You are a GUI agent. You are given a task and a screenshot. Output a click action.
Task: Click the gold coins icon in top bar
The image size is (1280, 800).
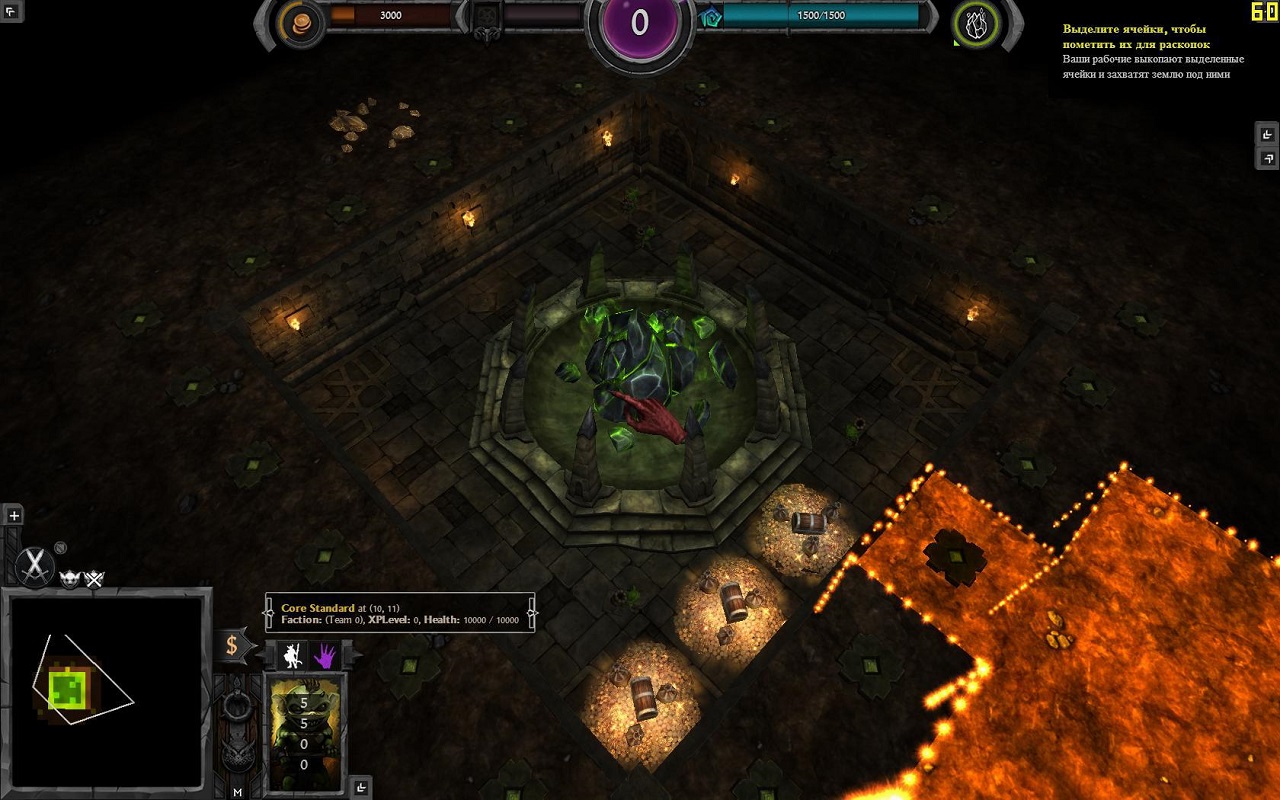[x=298, y=22]
